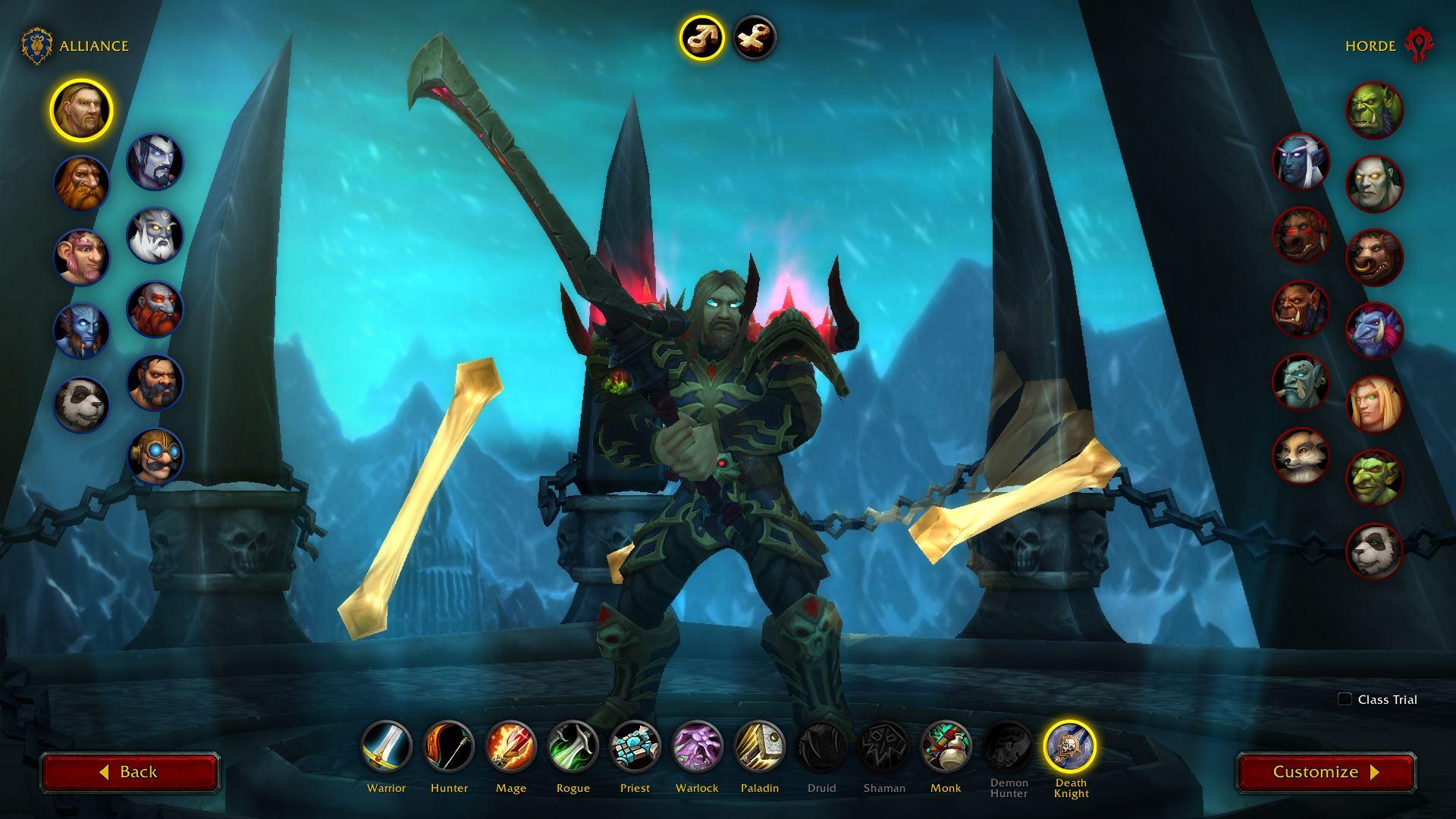Select the Blood Elf race portrait
The image size is (1456, 819).
[1374, 404]
